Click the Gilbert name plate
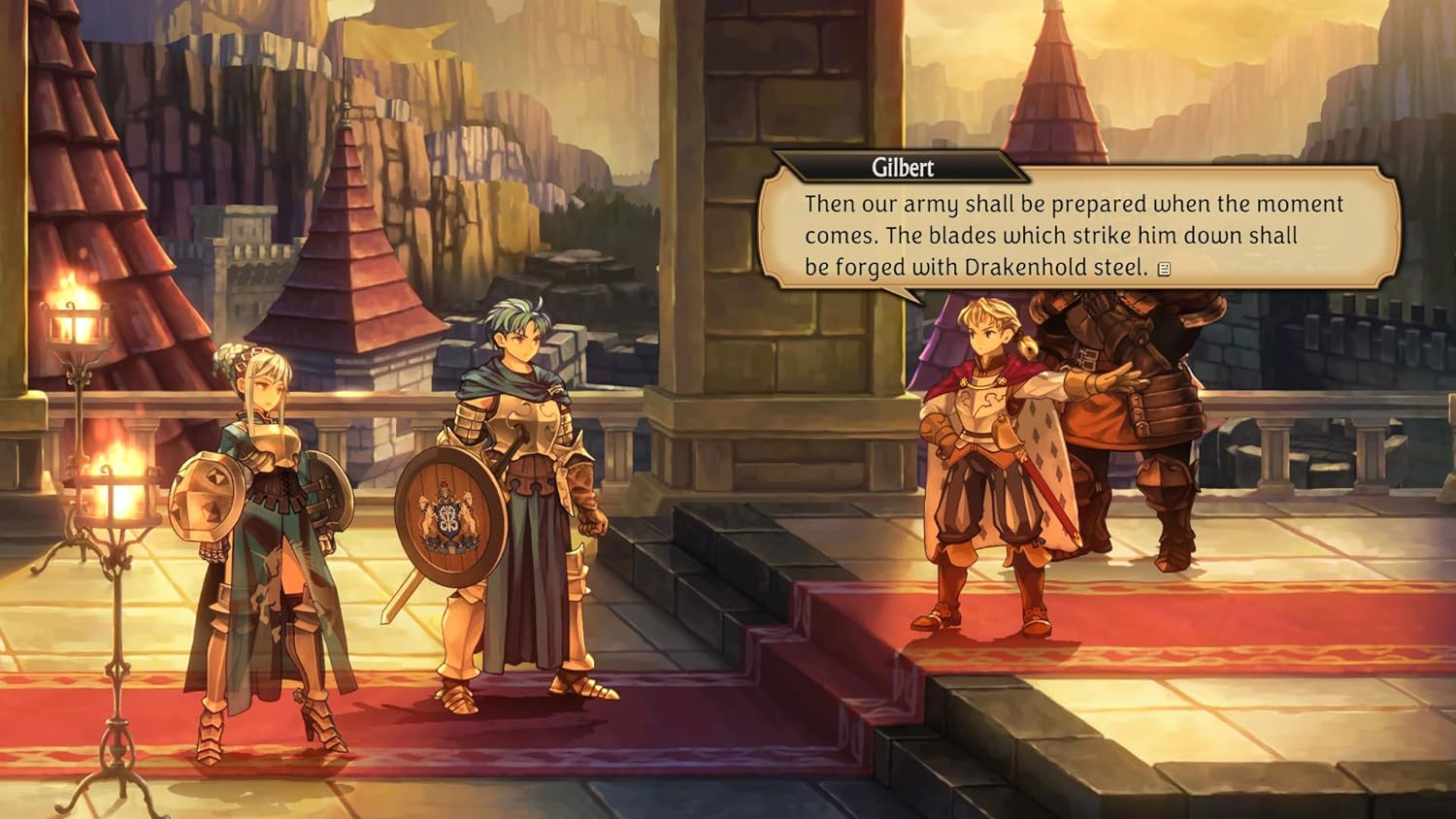Screen dimensions: 1456x819 [901, 167]
